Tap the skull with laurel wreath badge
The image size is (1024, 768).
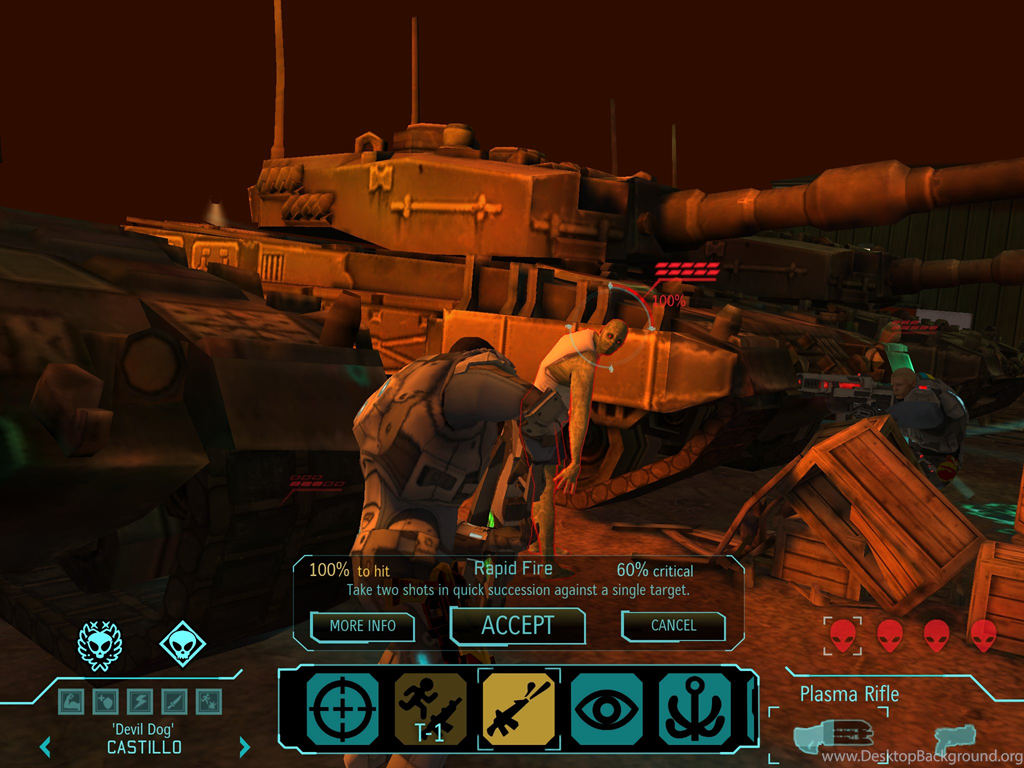(100, 645)
